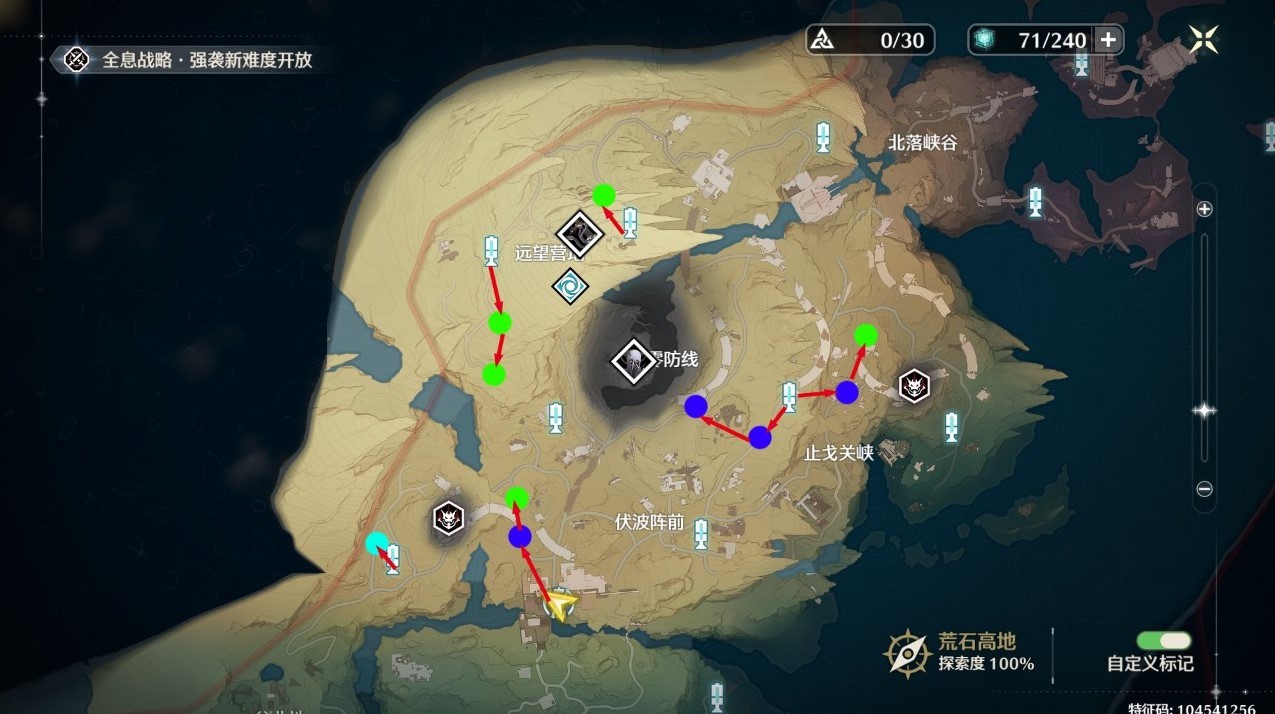The width and height of the screenshot is (1275, 714).
Task: Open the waveplate 0/30 counter
Action: (871, 40)
